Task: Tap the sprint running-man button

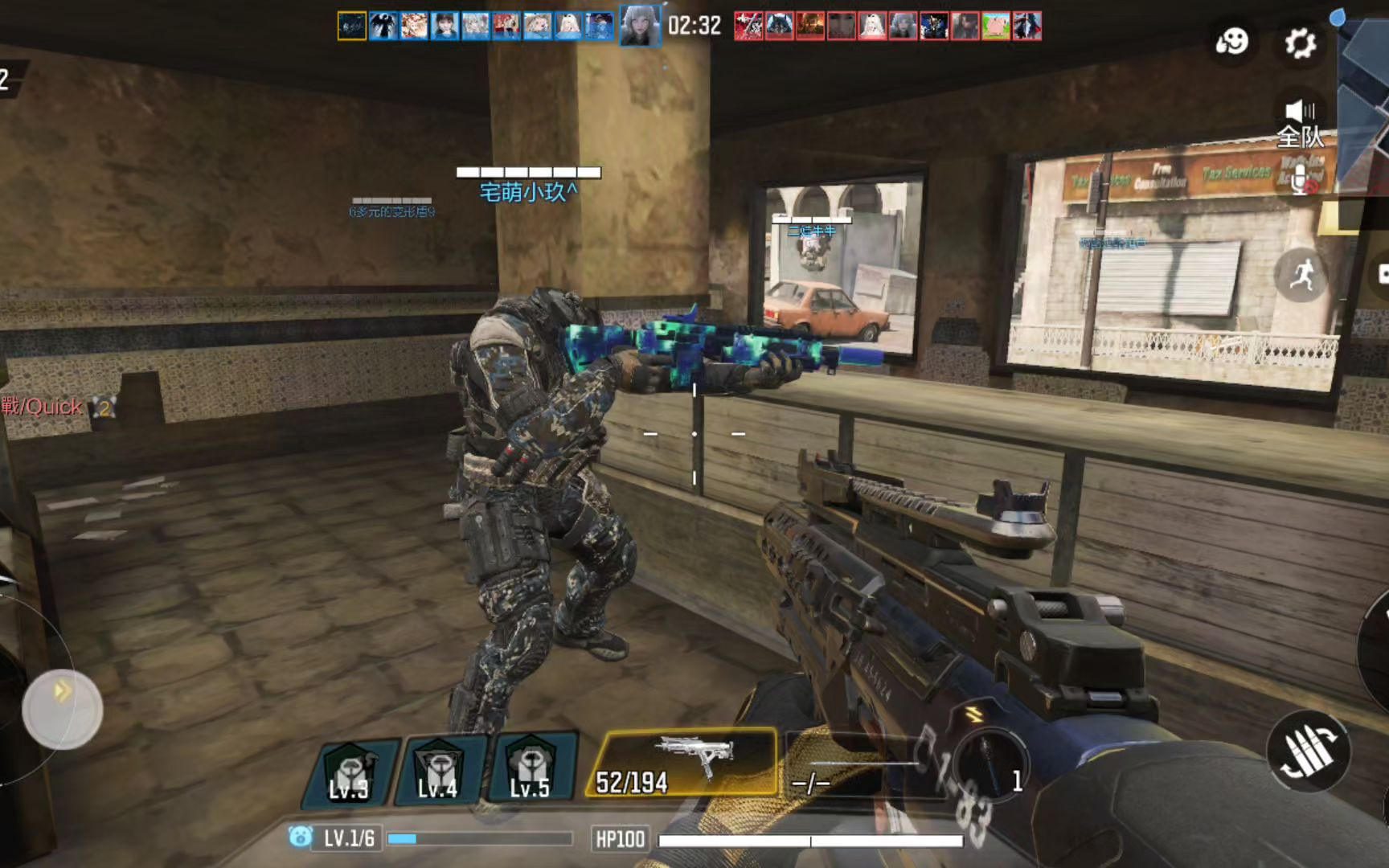Action: tap(1301, 276)
